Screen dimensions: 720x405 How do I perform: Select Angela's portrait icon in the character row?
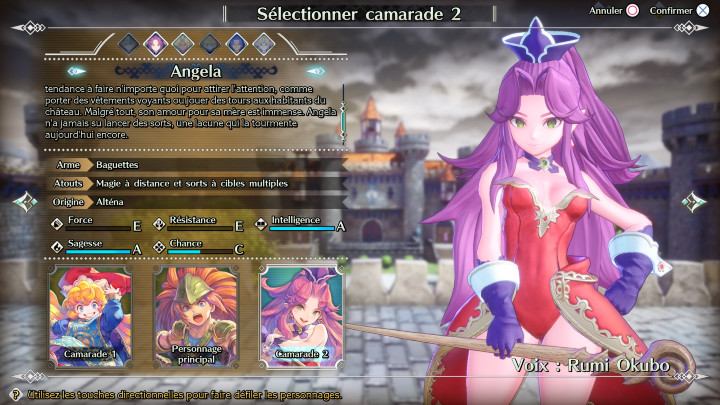click(x=156, y=43)
